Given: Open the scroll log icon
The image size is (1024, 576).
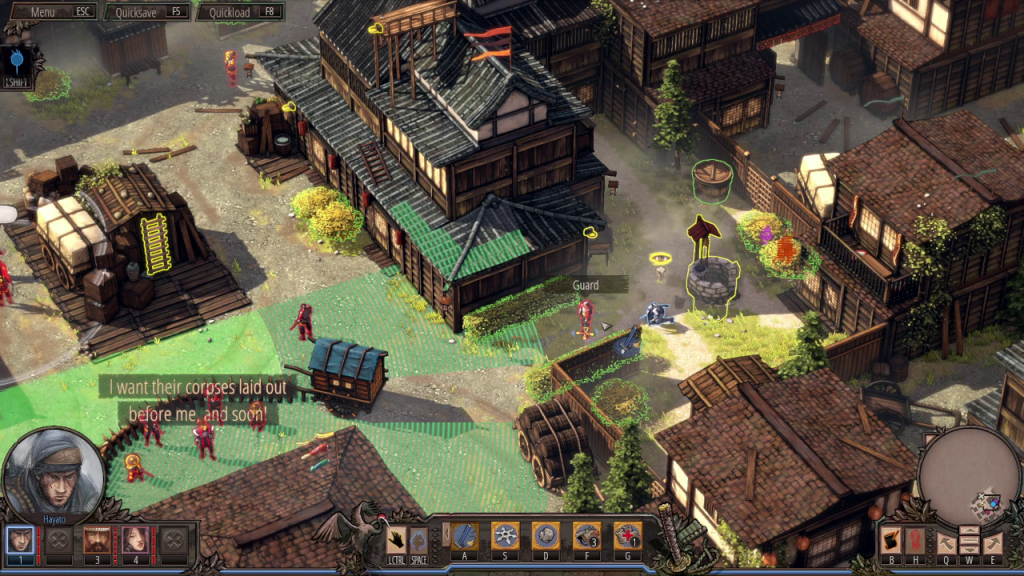Looking at the screenshot, I should (892, 541).
